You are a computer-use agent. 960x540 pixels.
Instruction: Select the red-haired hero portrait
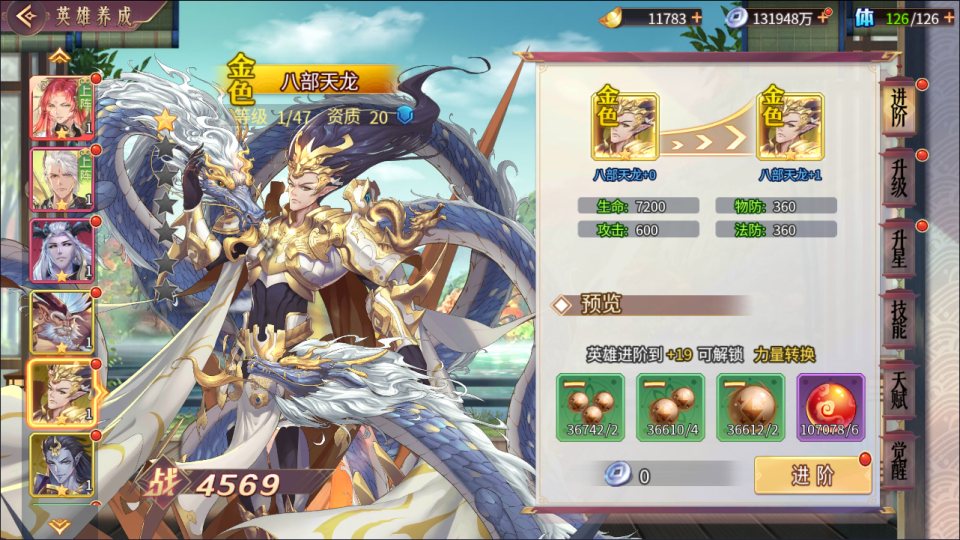tap(62, 108)
